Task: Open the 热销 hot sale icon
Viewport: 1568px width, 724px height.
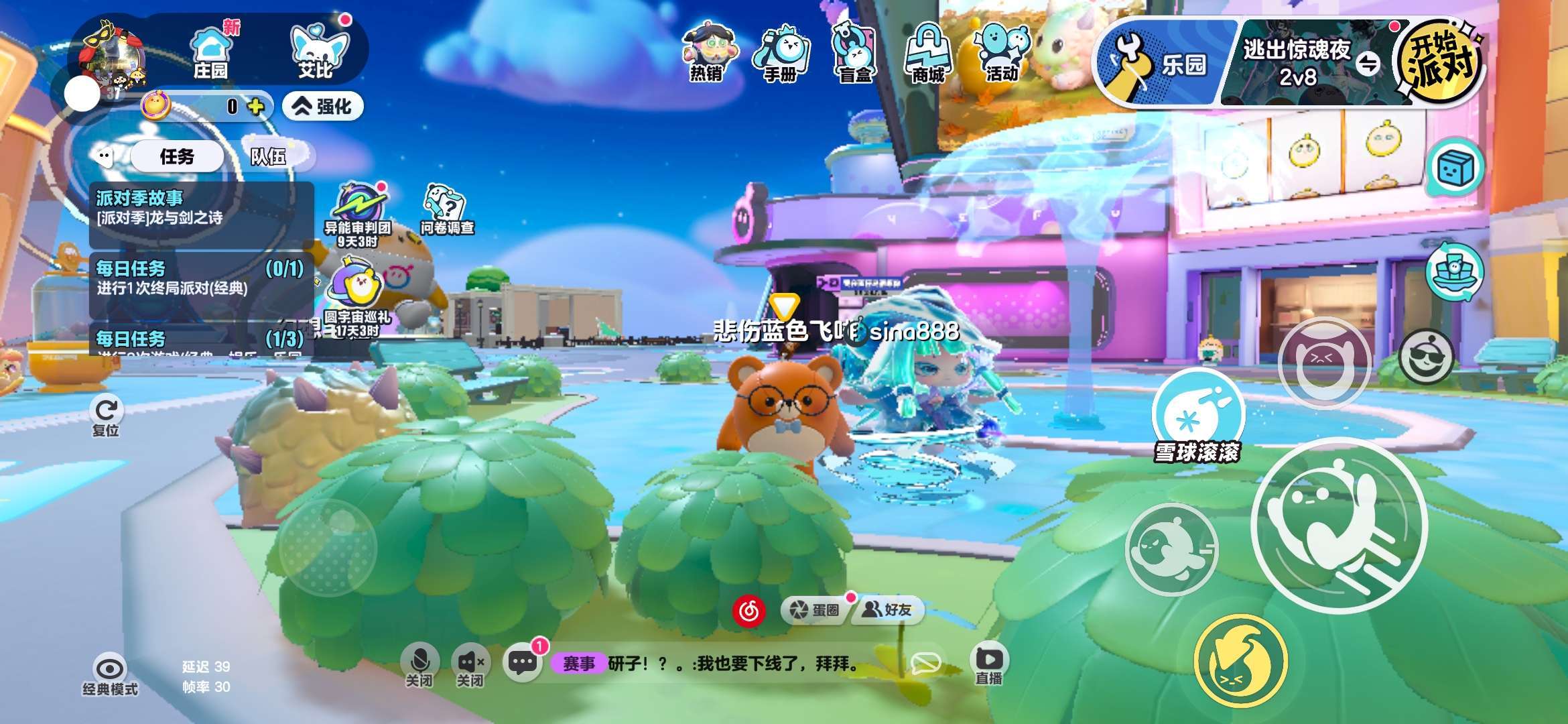Action: [707, 54]
